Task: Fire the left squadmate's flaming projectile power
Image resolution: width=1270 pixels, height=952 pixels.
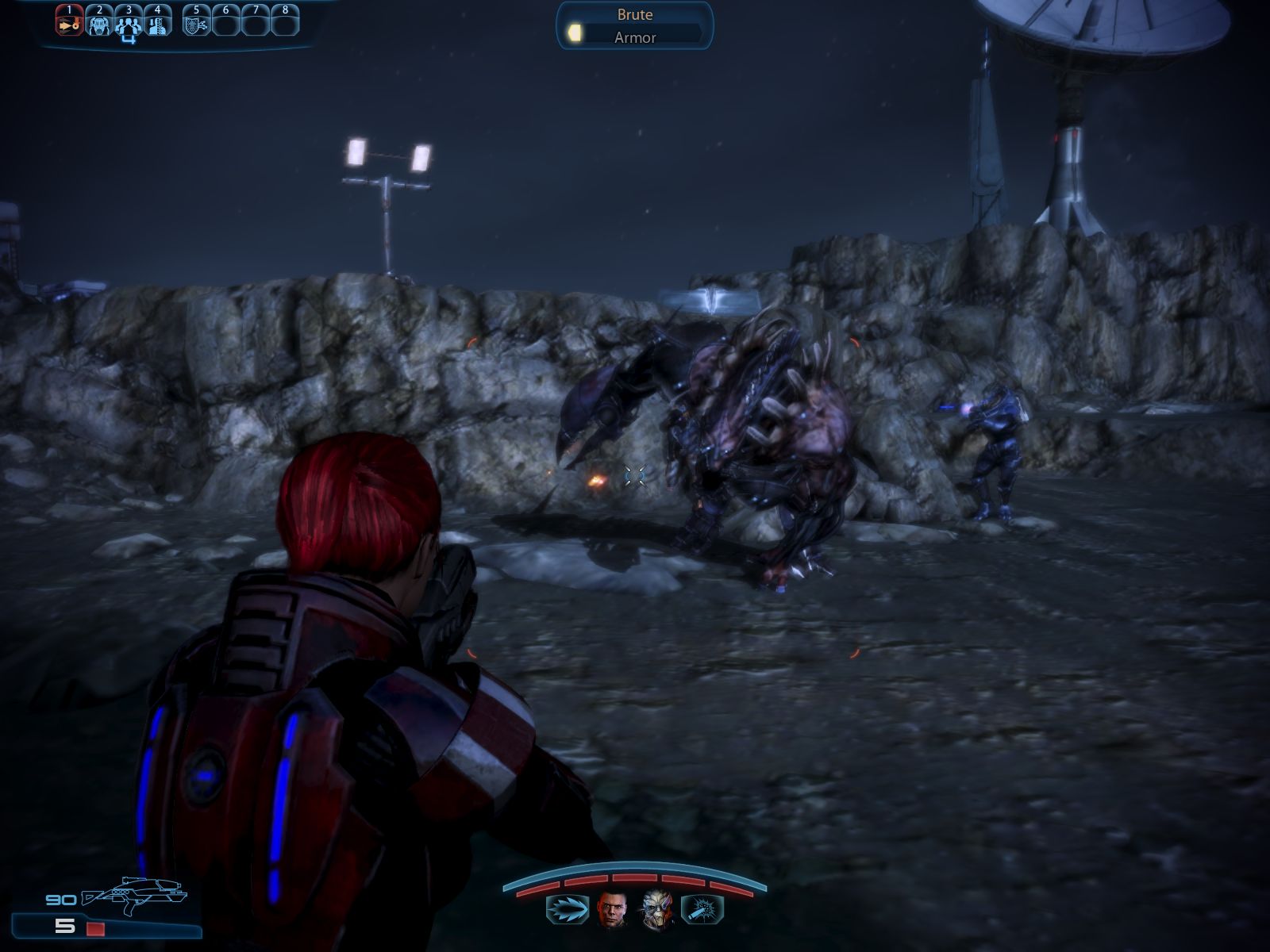Action: point(567,909)
